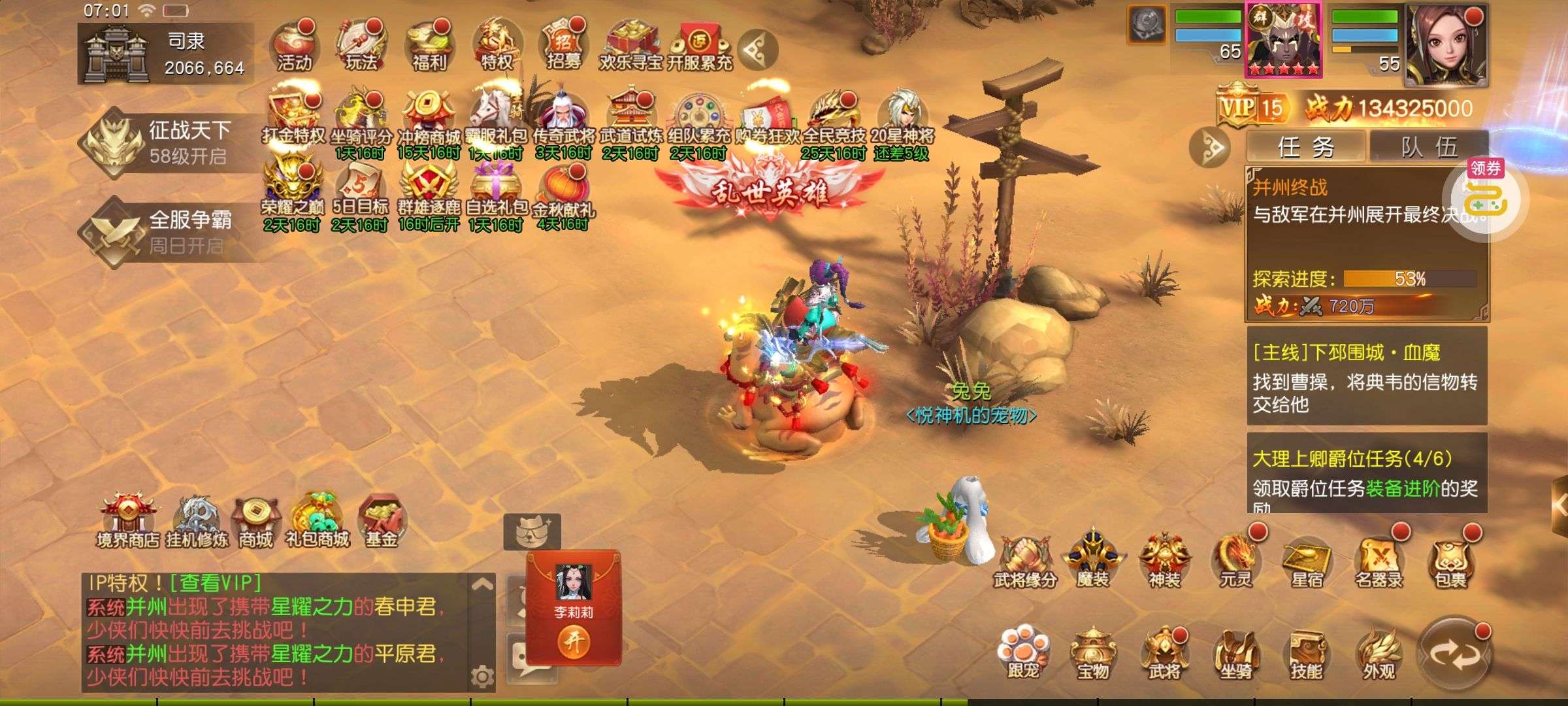Open the 跟宠 pet menu
Image resolution: width=1568 pixels, height=706 pixels.
click(x=1022, y=654)
